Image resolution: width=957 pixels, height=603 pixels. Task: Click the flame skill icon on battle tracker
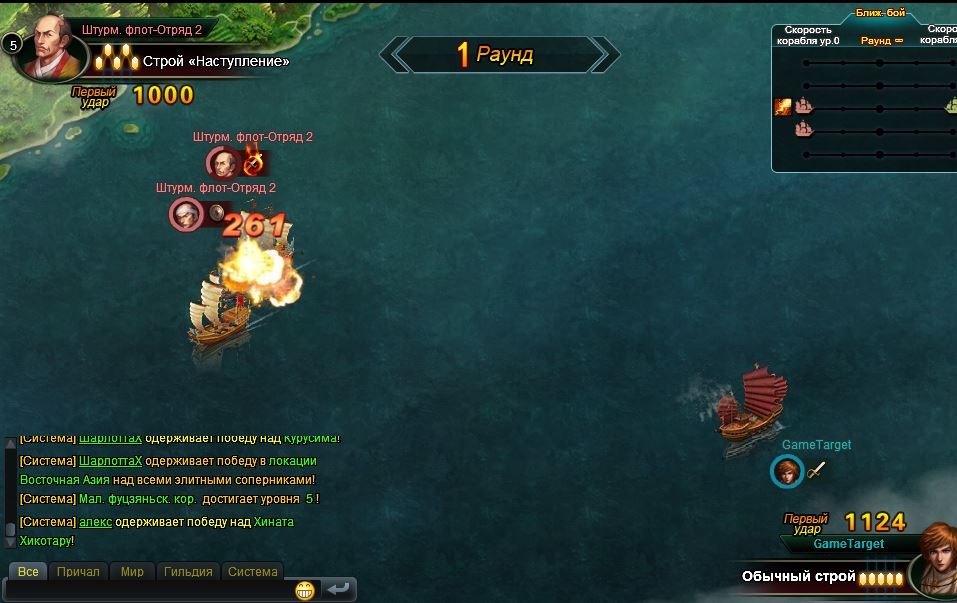[x=783, y=107]
